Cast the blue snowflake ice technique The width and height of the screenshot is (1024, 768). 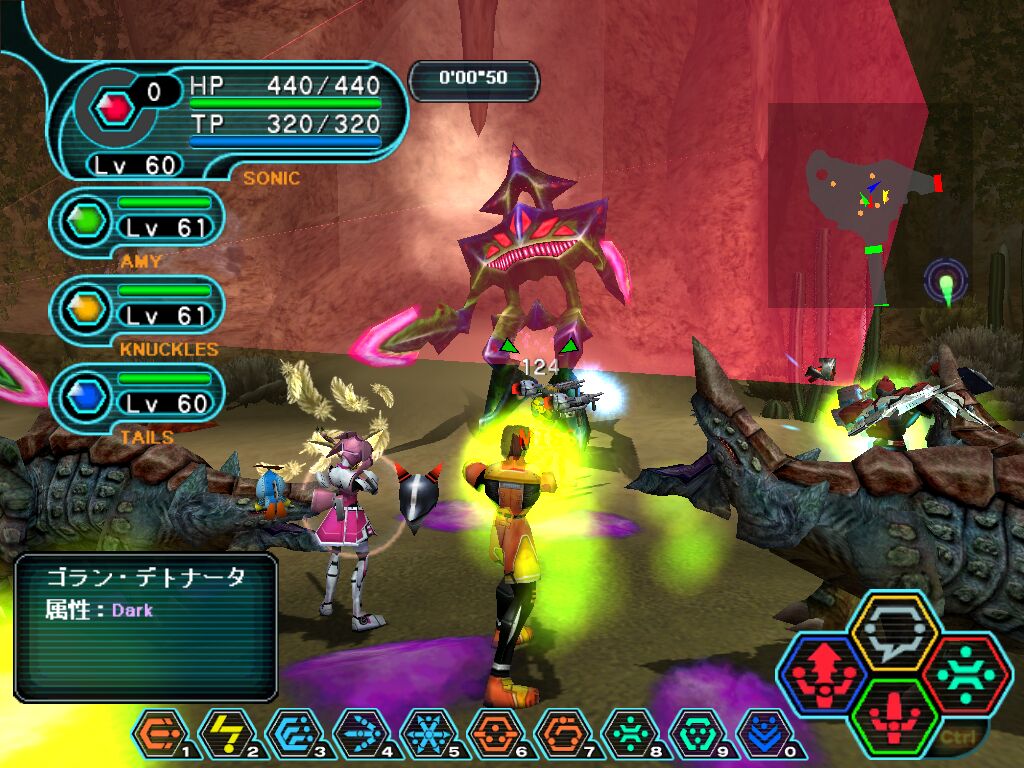click(427, 737)
